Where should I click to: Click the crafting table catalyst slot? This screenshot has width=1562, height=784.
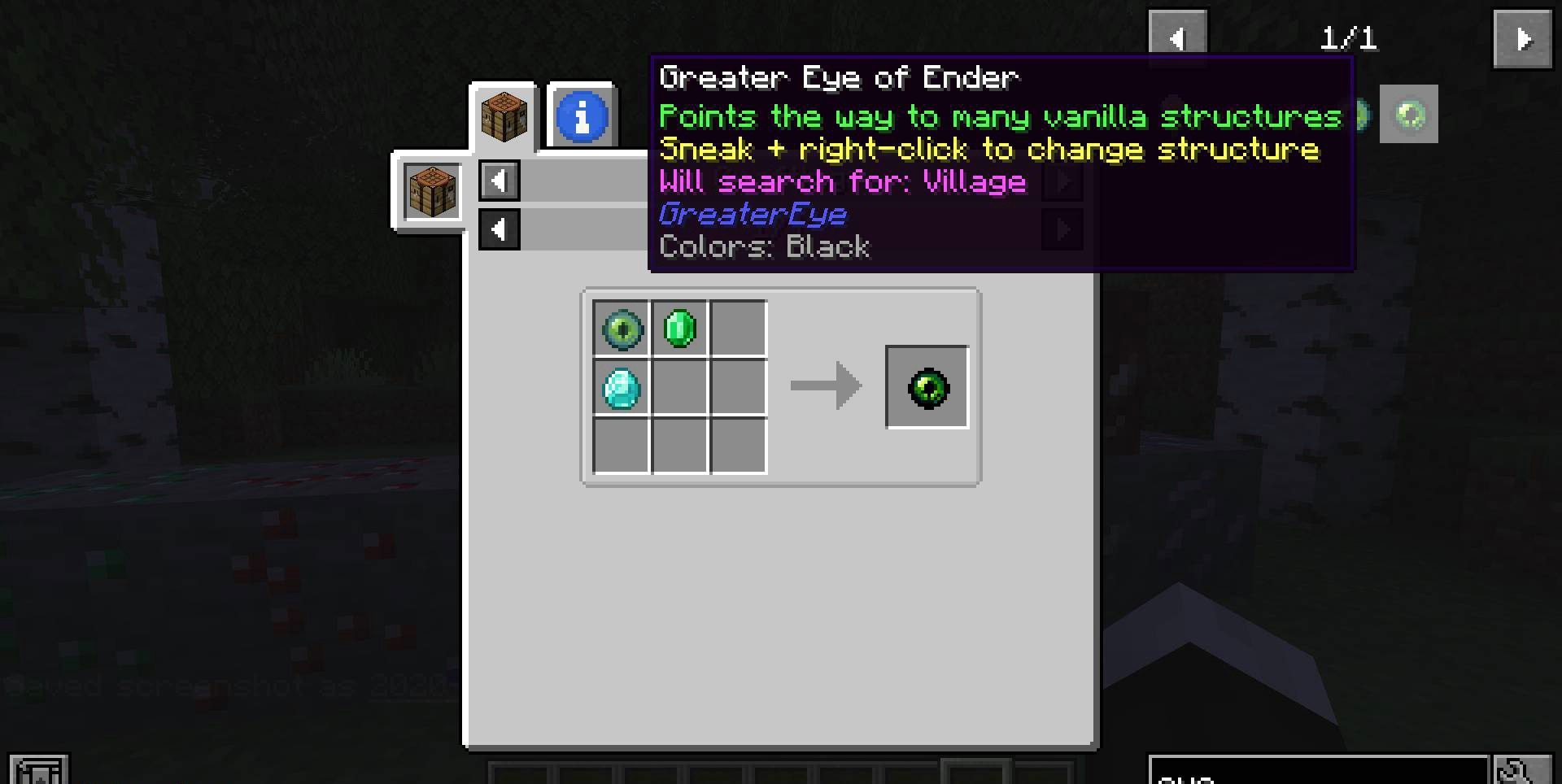click(x=431, y=191)
